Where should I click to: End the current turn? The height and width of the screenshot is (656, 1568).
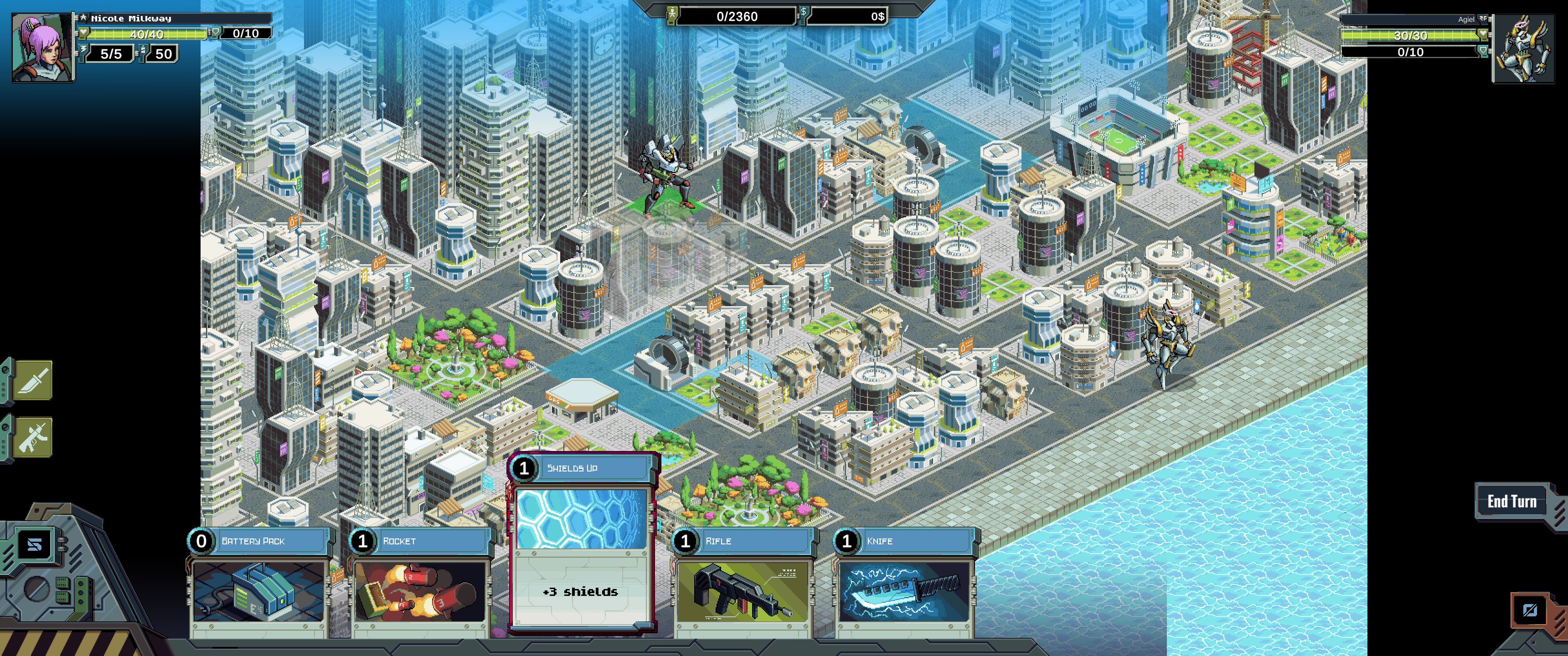[x=1511, y=502]
